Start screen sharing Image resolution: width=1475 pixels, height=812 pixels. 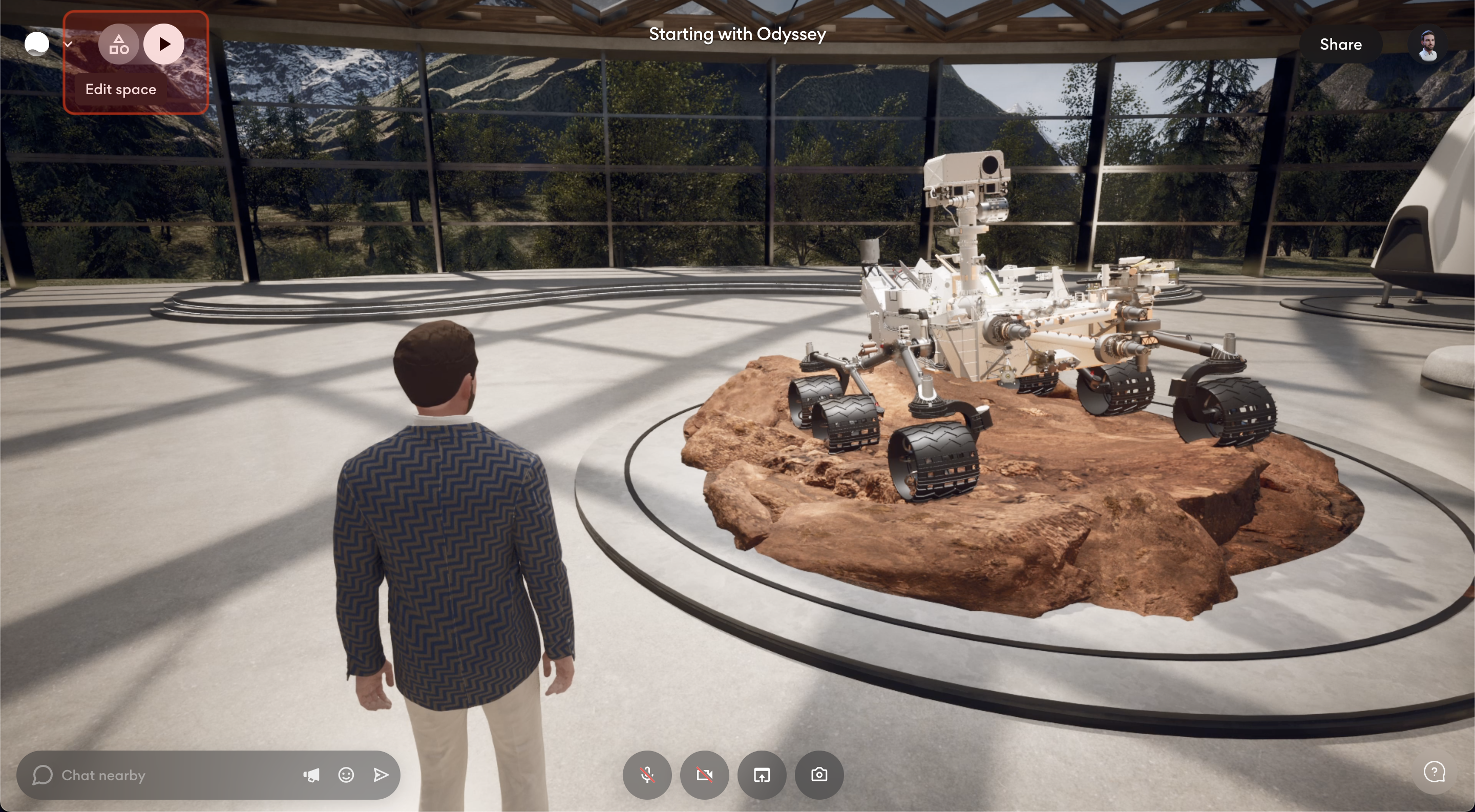pos(762,775)
